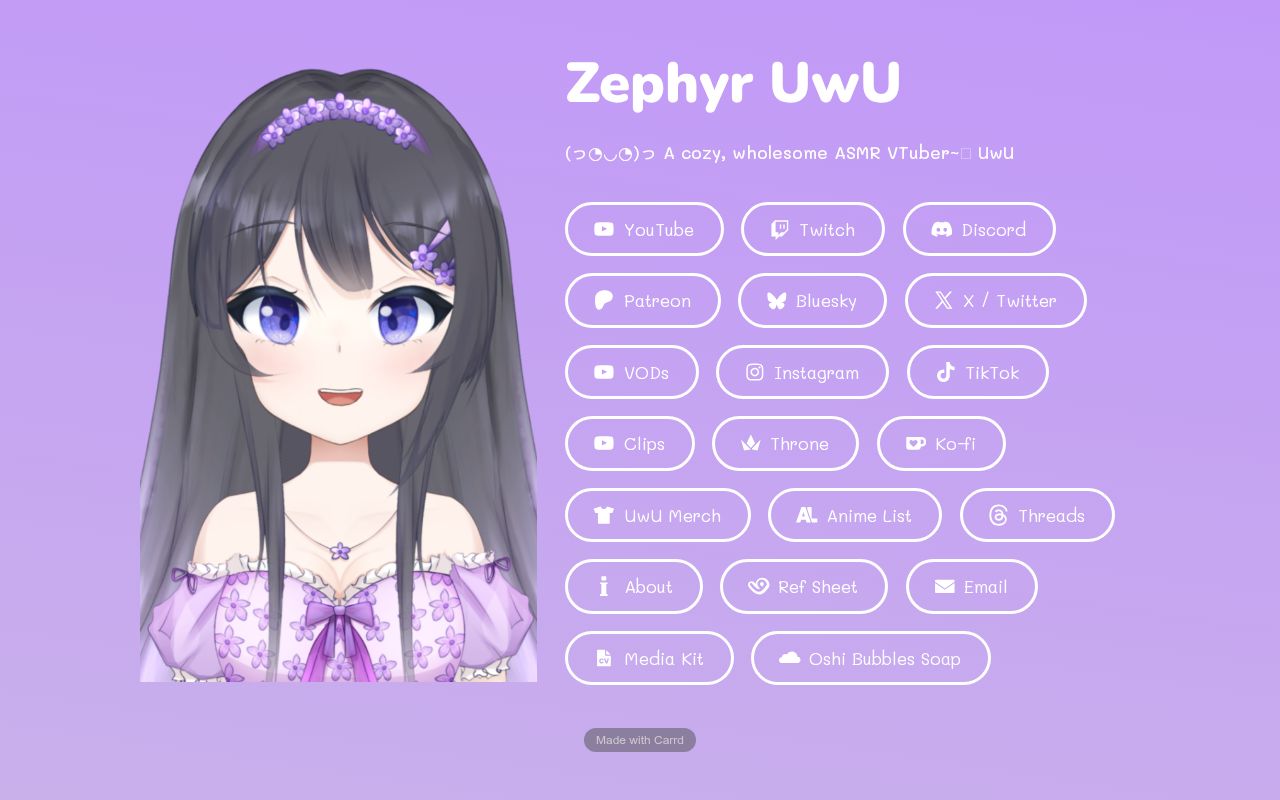
Task: Select the Bluesky butterfly icon
Action: click(x=776, y=300)
